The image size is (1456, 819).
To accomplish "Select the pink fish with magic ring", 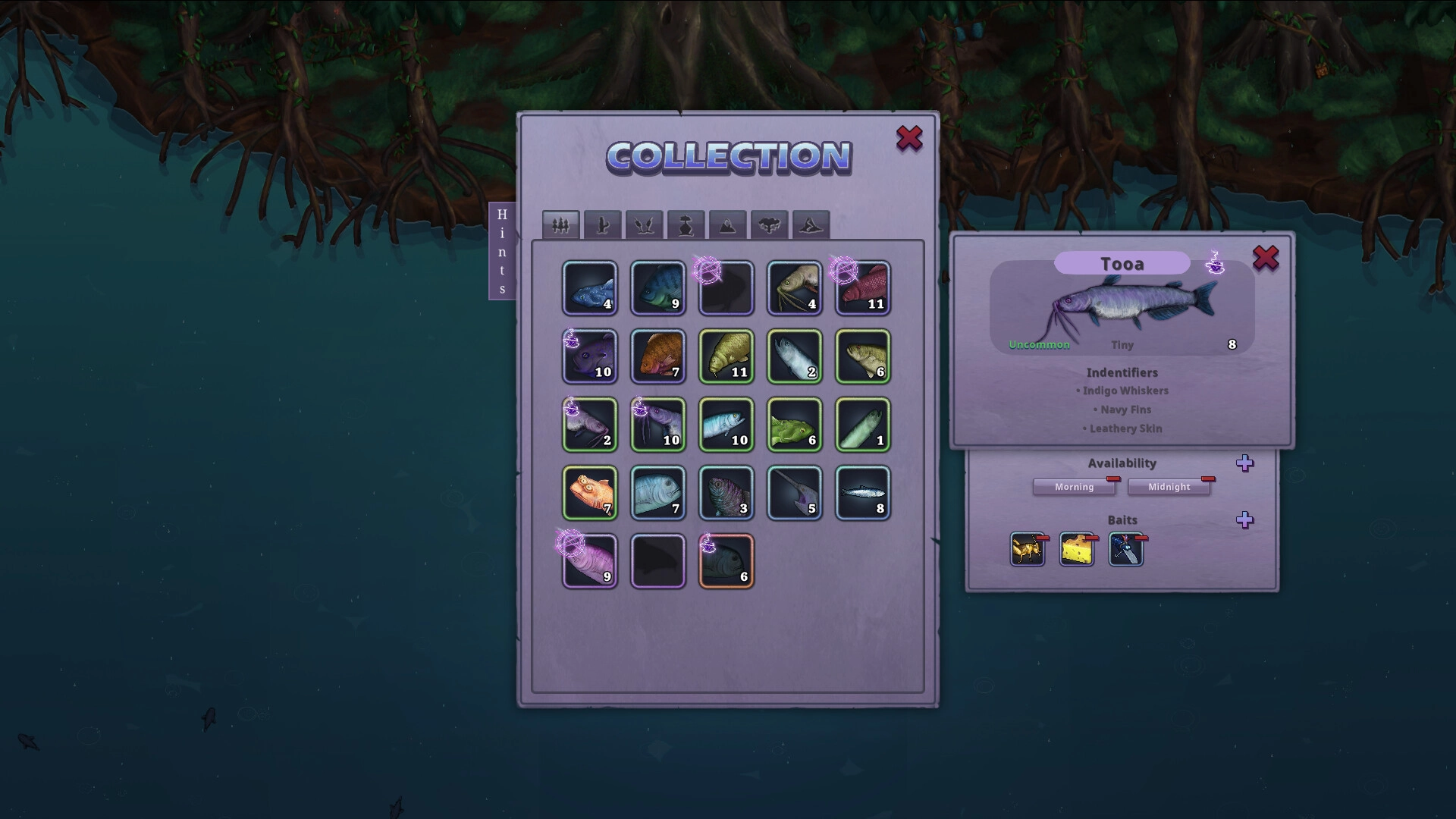I will [590, 561].
